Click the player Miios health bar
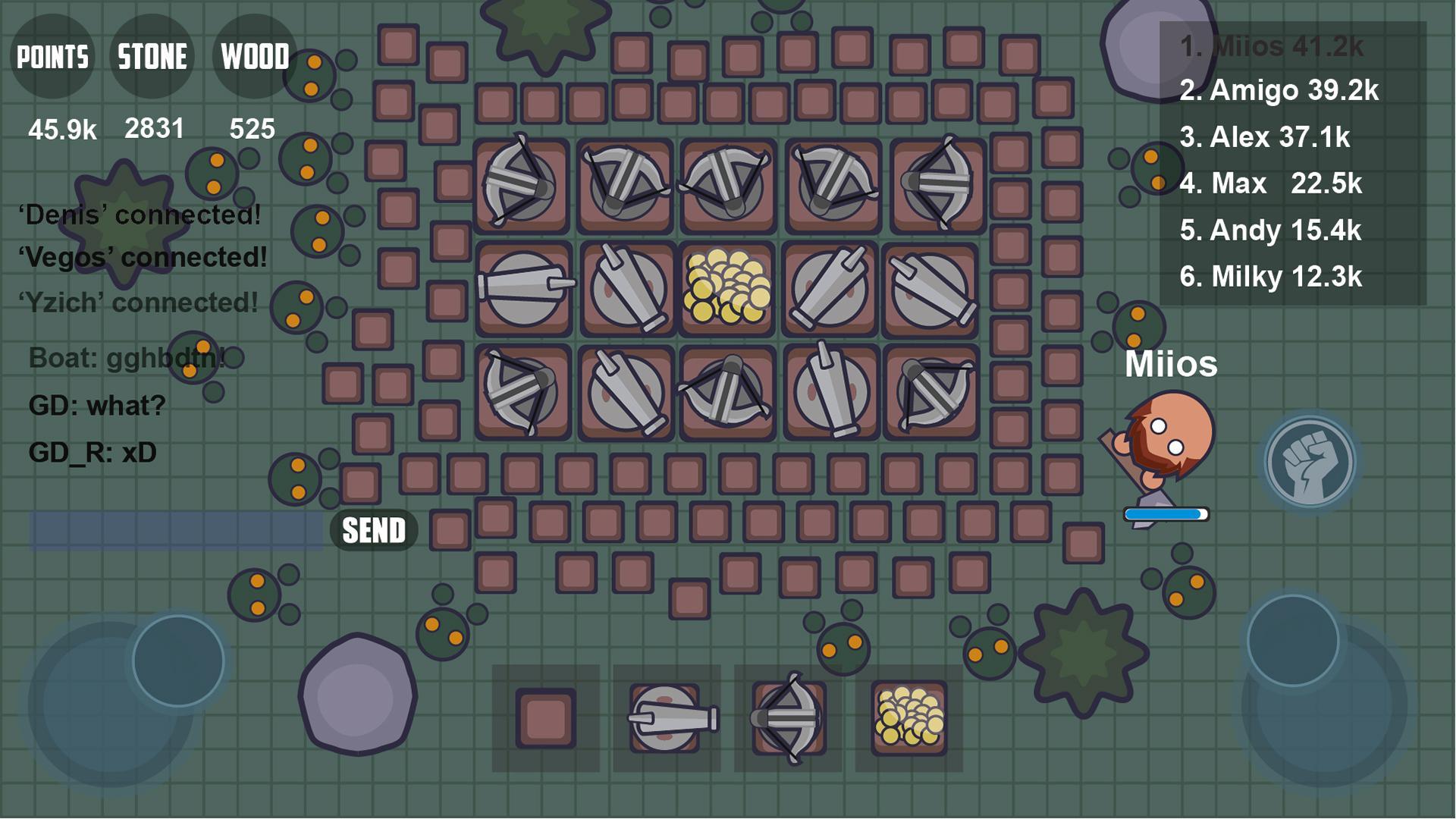Screen dimensions: 1456x819 point(1166,513)
